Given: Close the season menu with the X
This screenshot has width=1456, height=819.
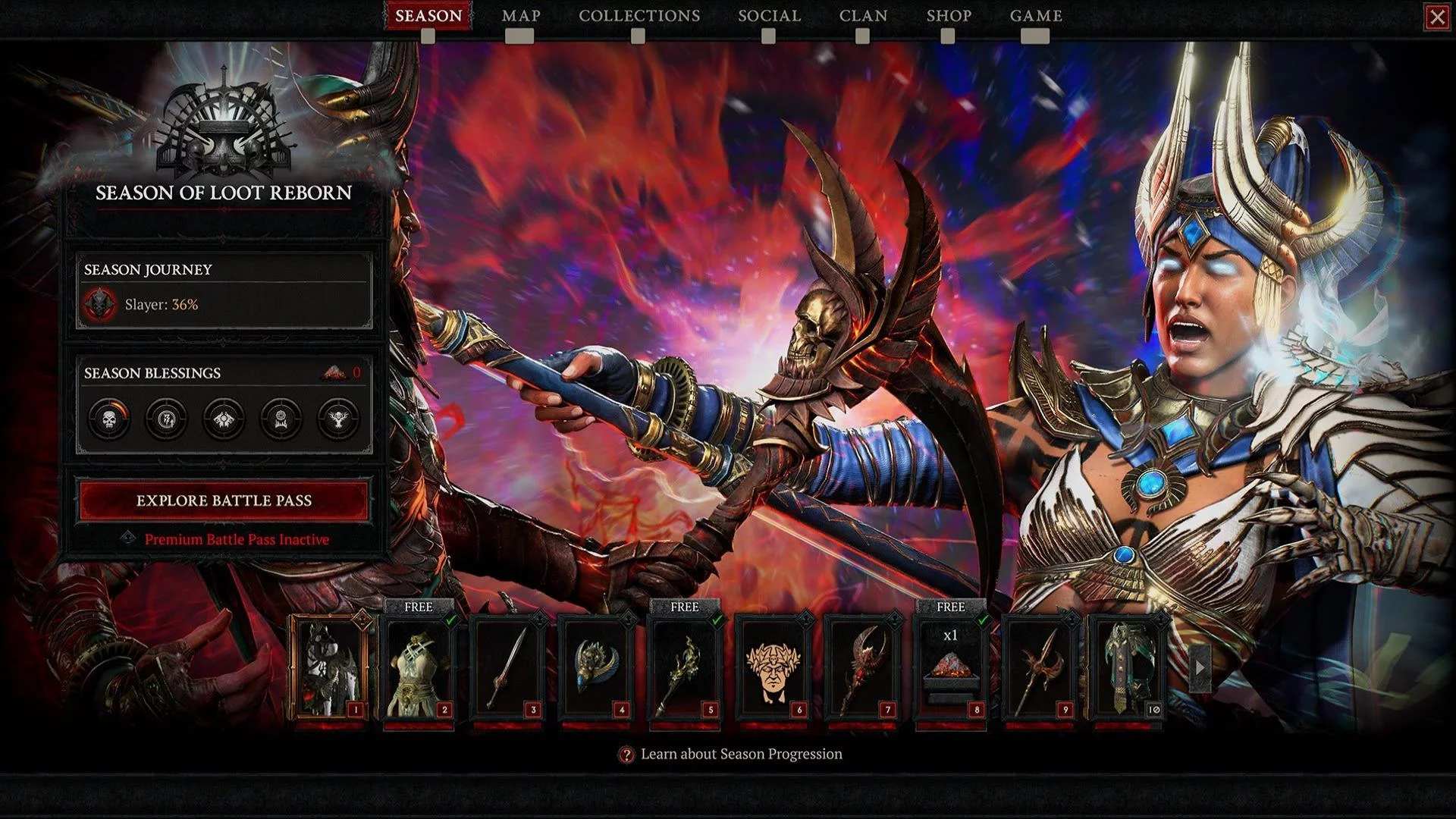Looking at the screenshot, I should pos(1436,17).
